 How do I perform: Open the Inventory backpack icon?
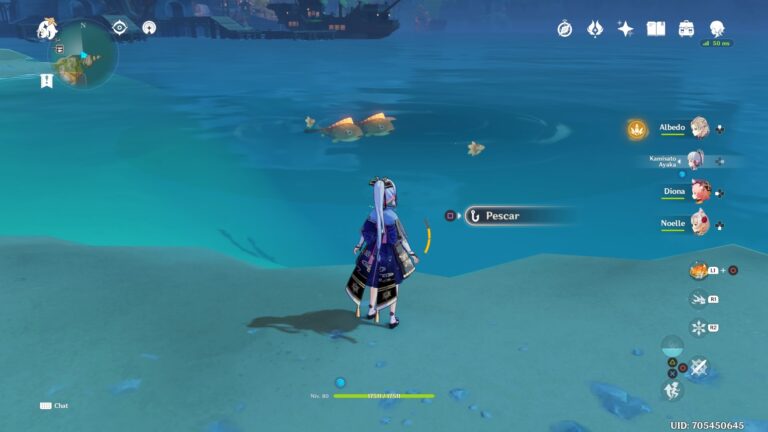coord(687,29)
